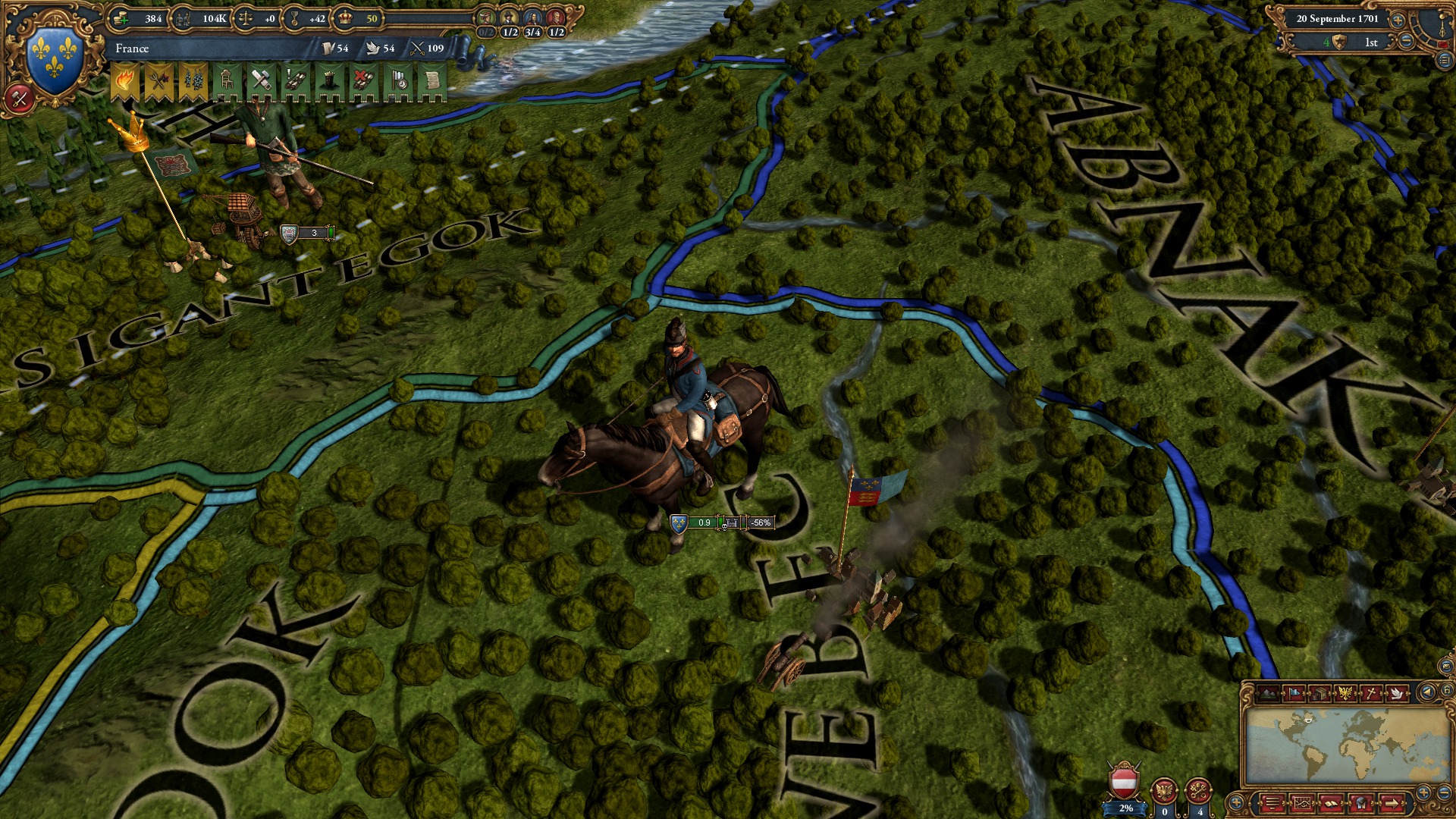Expand the message settings list under the date
The width and height of the screenshot is (1456, 819).
click(x=1444, y=60)
